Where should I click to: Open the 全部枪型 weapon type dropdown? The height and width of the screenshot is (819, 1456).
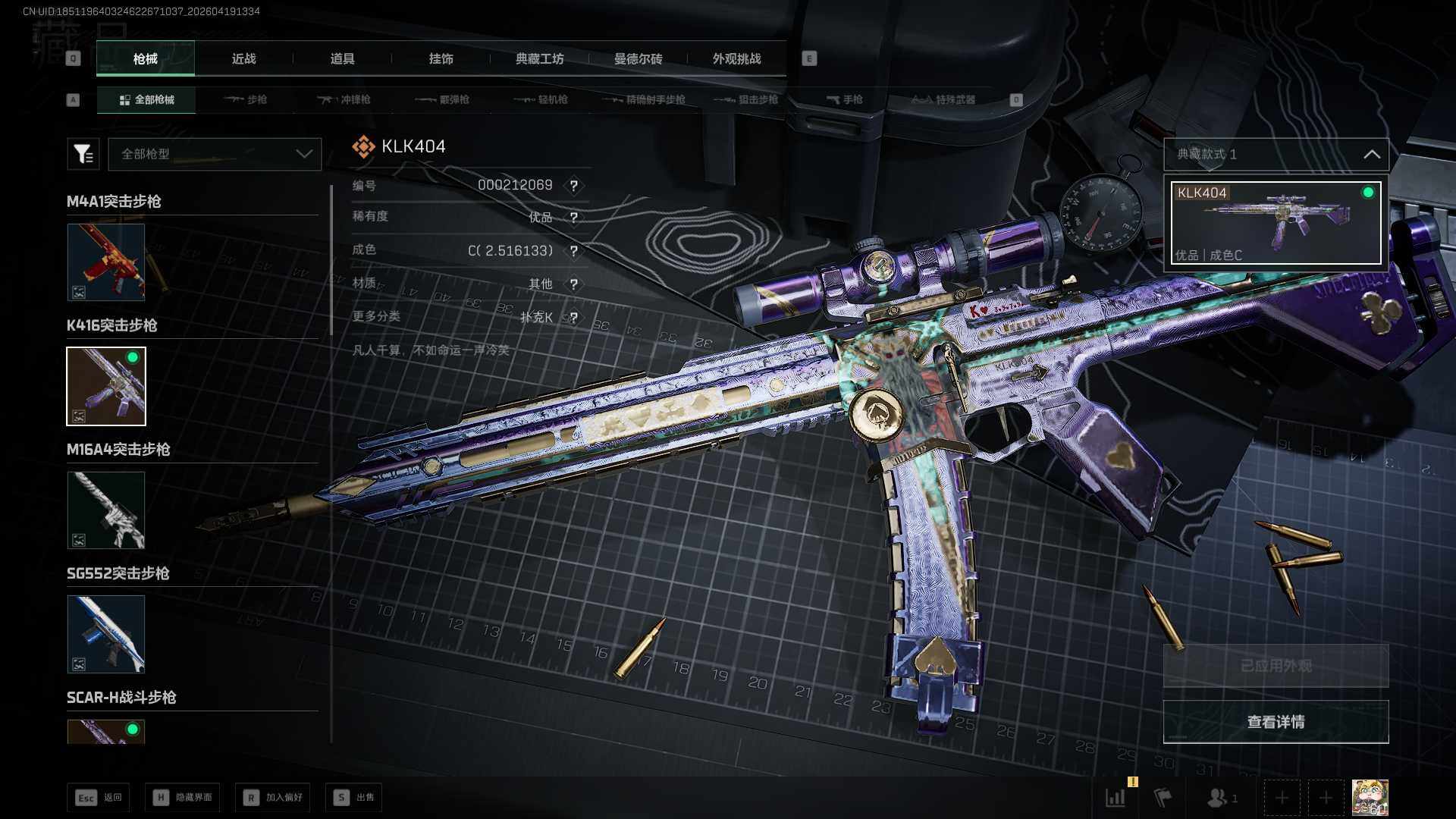pos(215,154)
